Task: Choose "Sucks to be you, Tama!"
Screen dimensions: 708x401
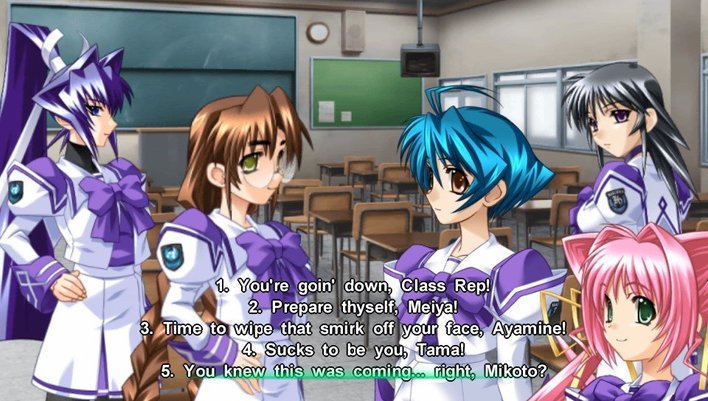Action: (x=354, y=350)
